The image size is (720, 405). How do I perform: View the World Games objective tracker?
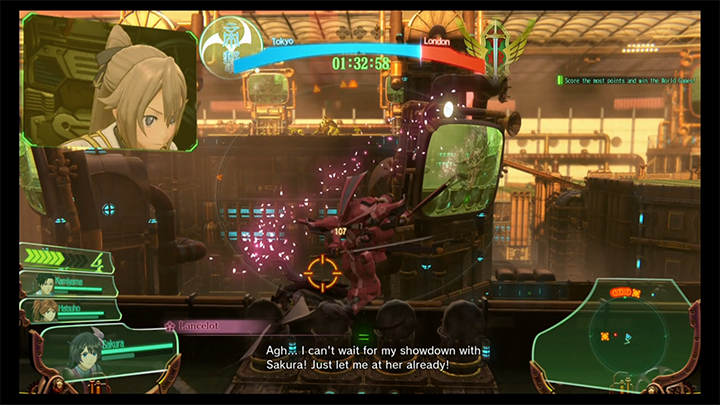(630, 80)
